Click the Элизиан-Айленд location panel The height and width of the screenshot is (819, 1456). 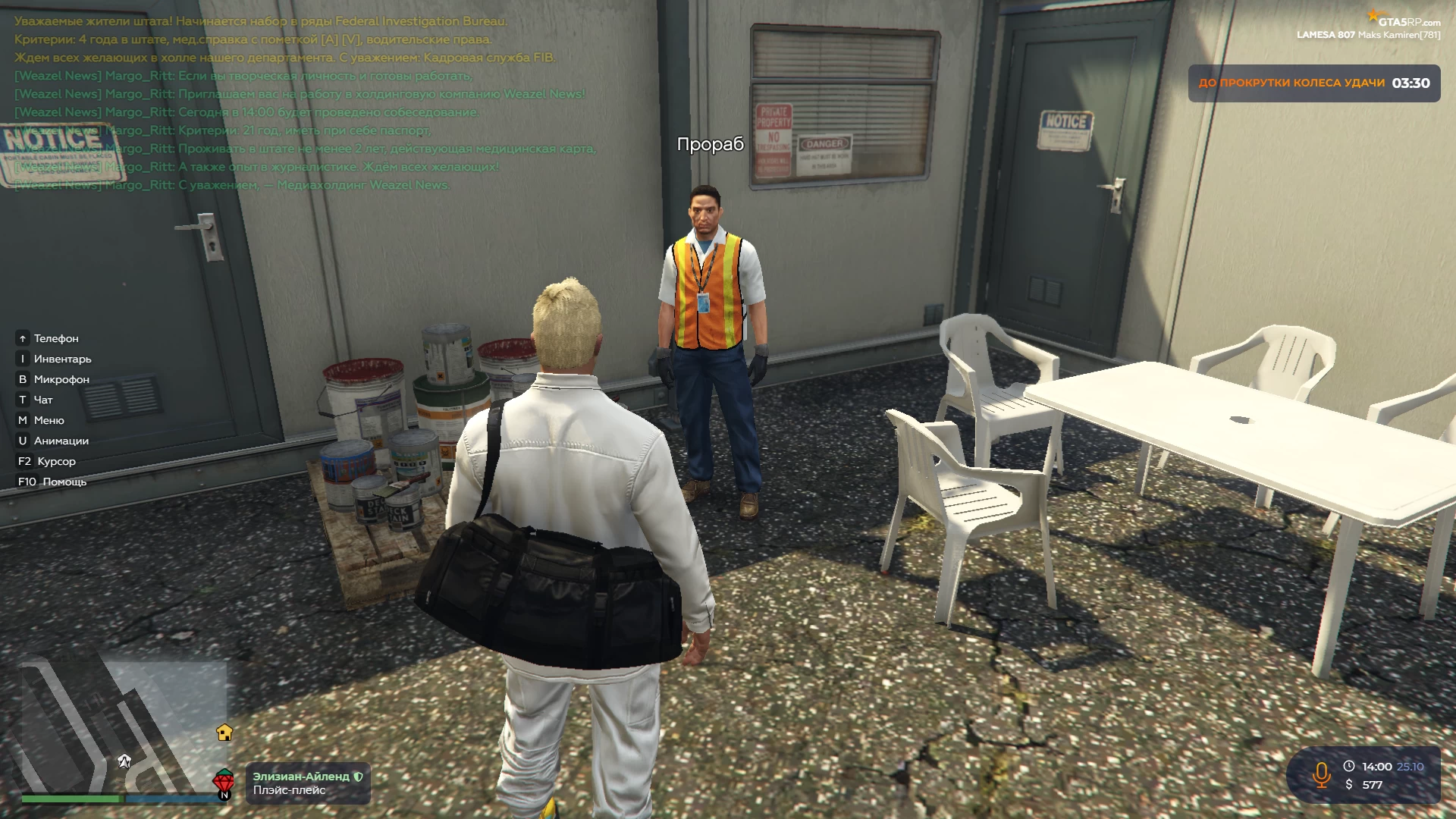[307, 783]
